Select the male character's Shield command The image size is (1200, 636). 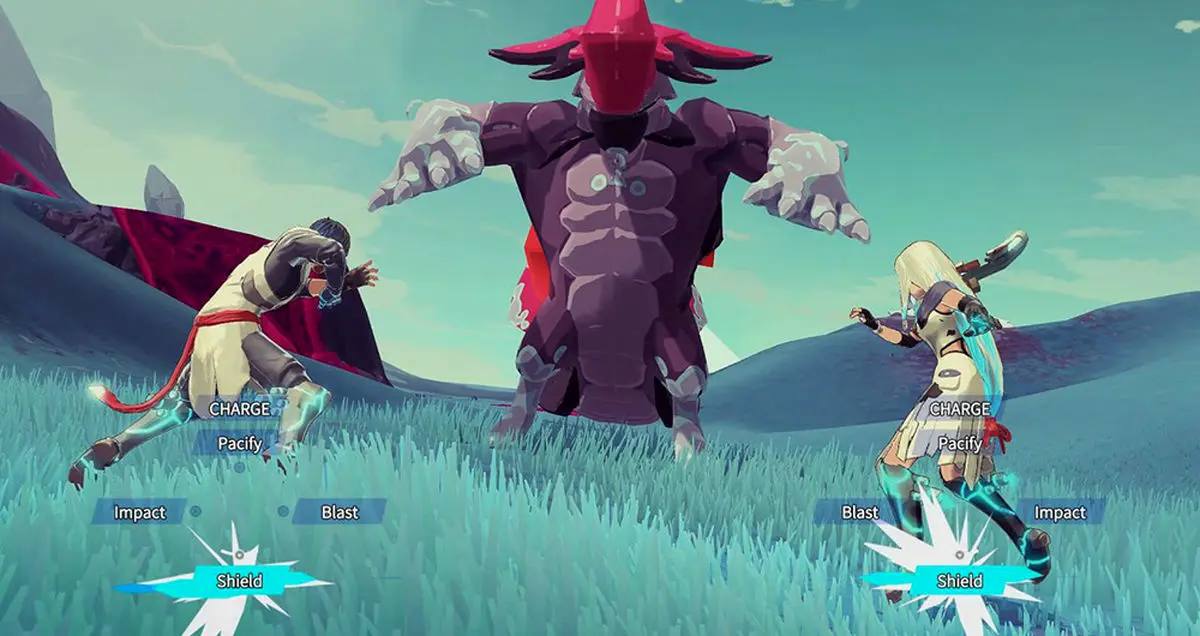240,581
